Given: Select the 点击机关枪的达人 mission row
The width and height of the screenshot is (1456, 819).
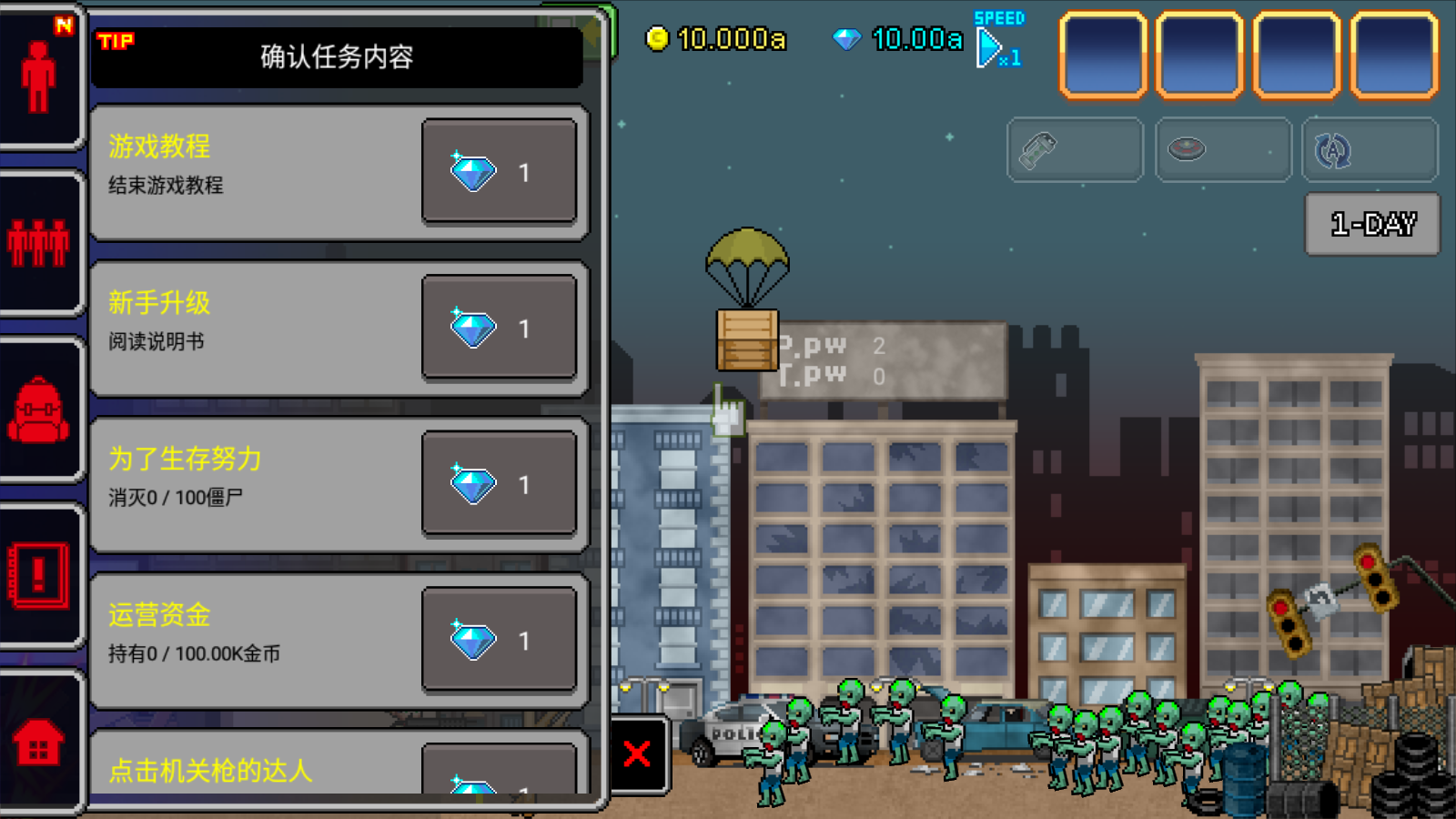Looking at the screenshot, I should tap(255, 767).
